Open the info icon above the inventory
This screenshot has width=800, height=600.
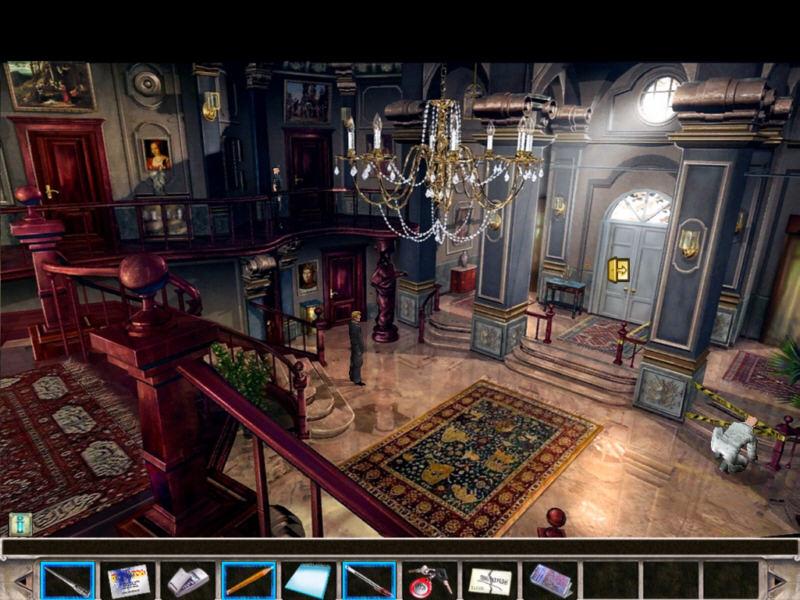20,524
